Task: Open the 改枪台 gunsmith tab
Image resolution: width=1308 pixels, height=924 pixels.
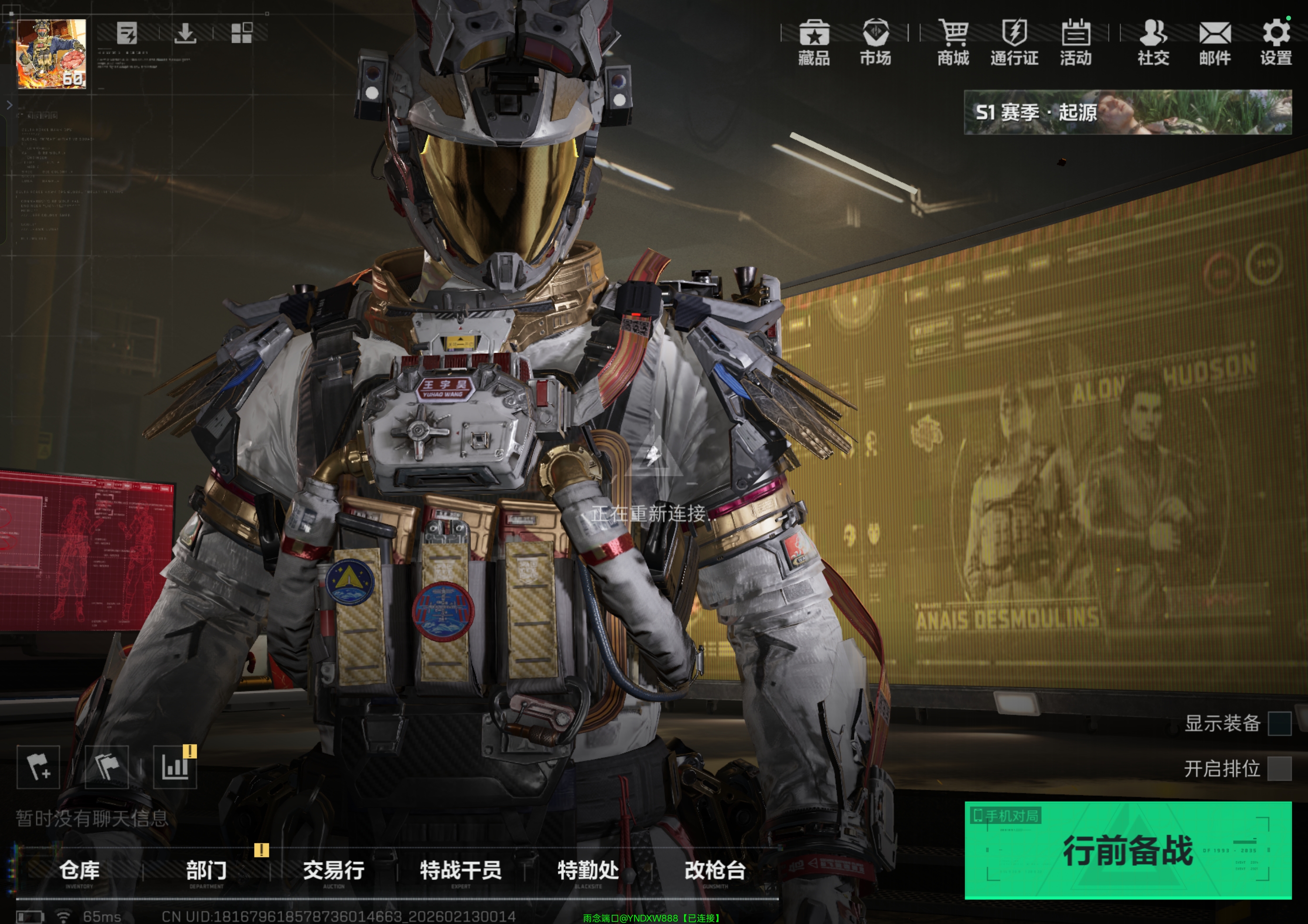Action: tap(715, 871)
